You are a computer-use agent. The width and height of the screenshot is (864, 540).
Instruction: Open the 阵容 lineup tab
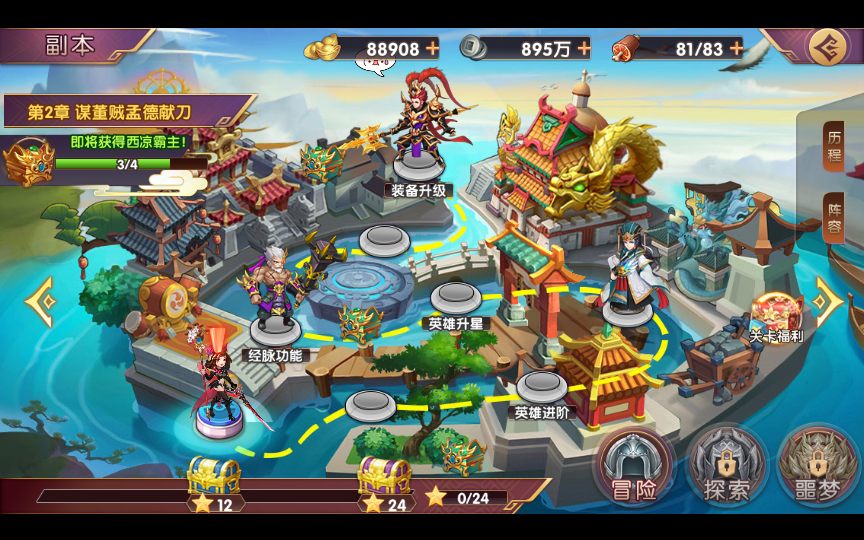[833, 218]
